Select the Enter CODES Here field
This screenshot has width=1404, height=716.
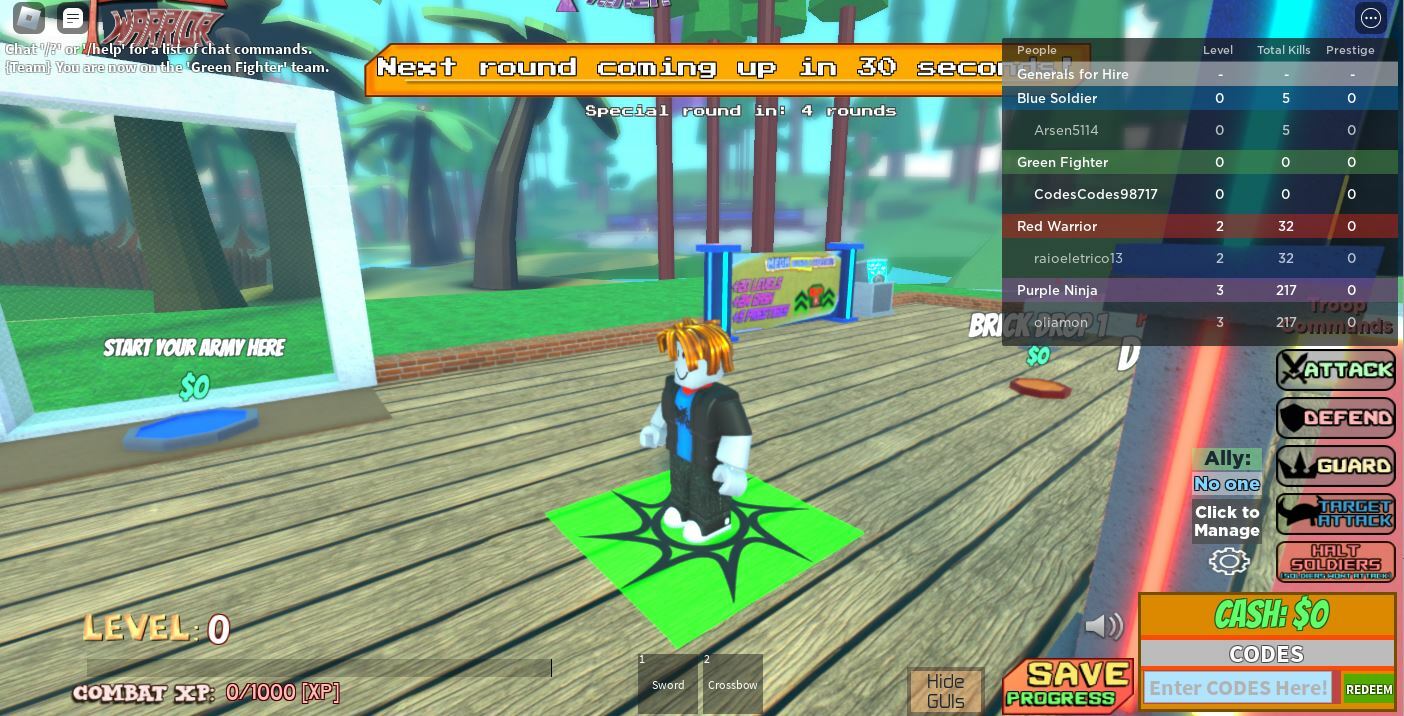pyautogui.click(x=1238, y=688)
